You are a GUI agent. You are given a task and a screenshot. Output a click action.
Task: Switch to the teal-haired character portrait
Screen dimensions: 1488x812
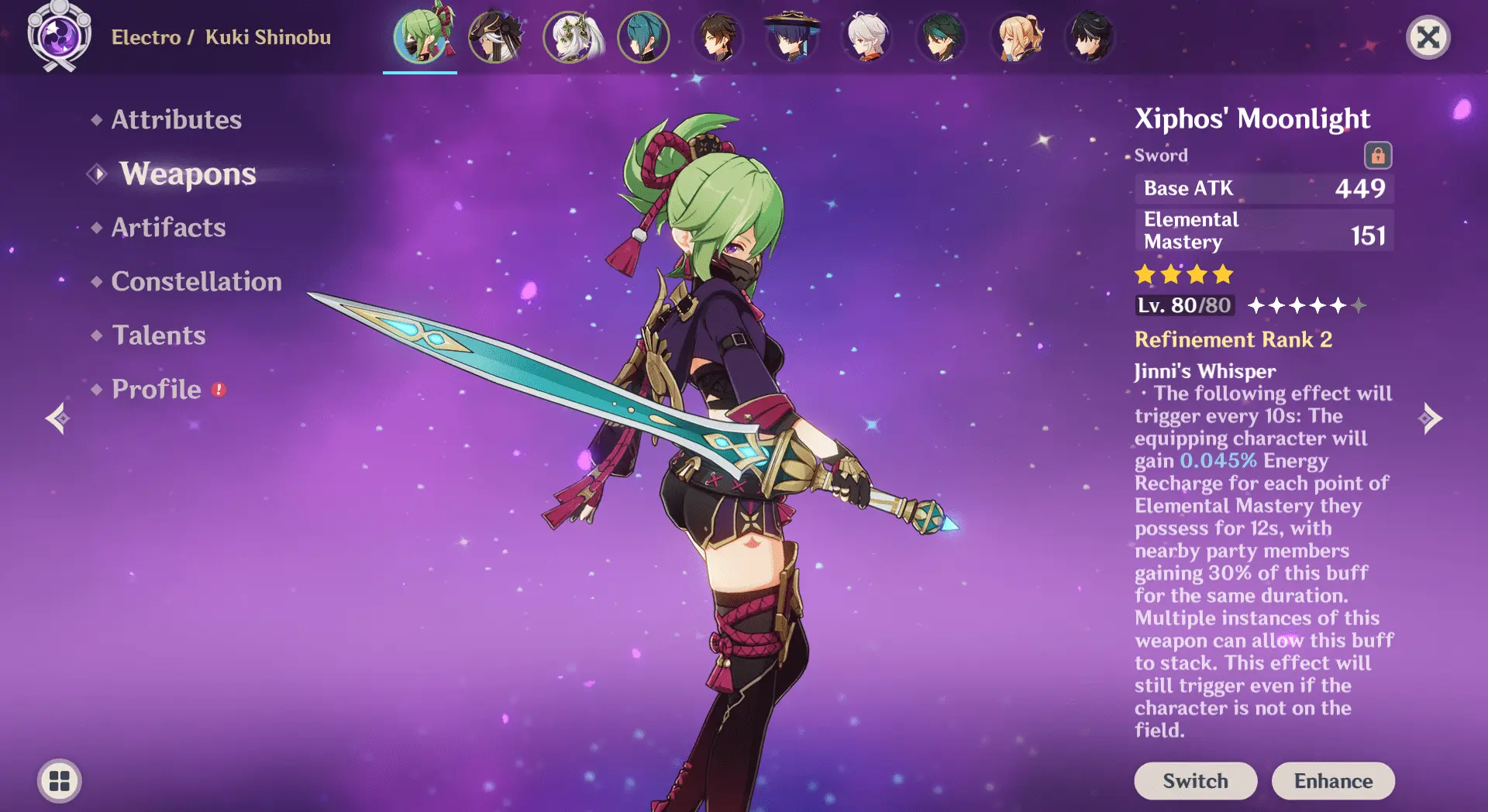click(x=643, y=37)
